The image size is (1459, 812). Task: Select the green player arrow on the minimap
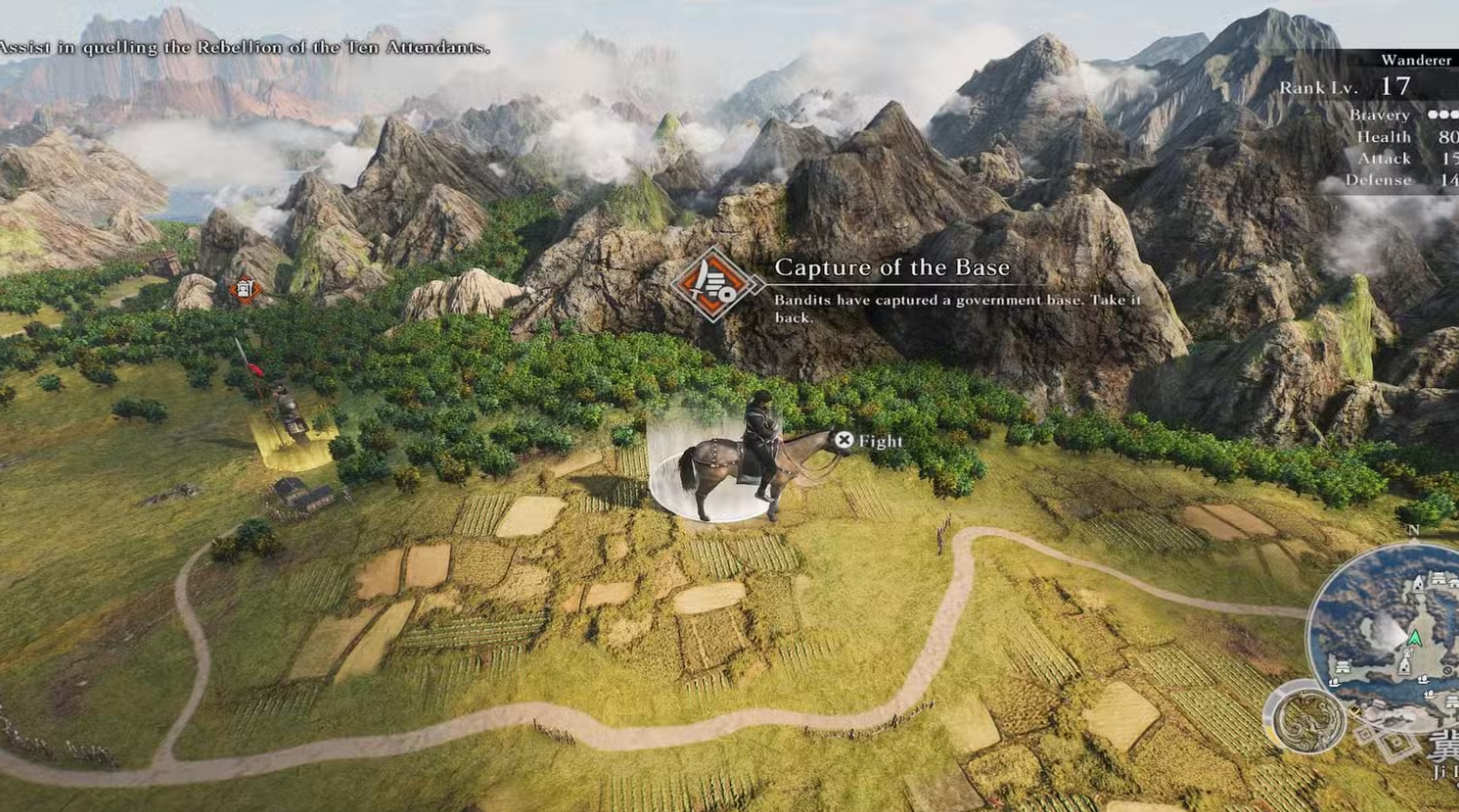(x=1414, y=638)
